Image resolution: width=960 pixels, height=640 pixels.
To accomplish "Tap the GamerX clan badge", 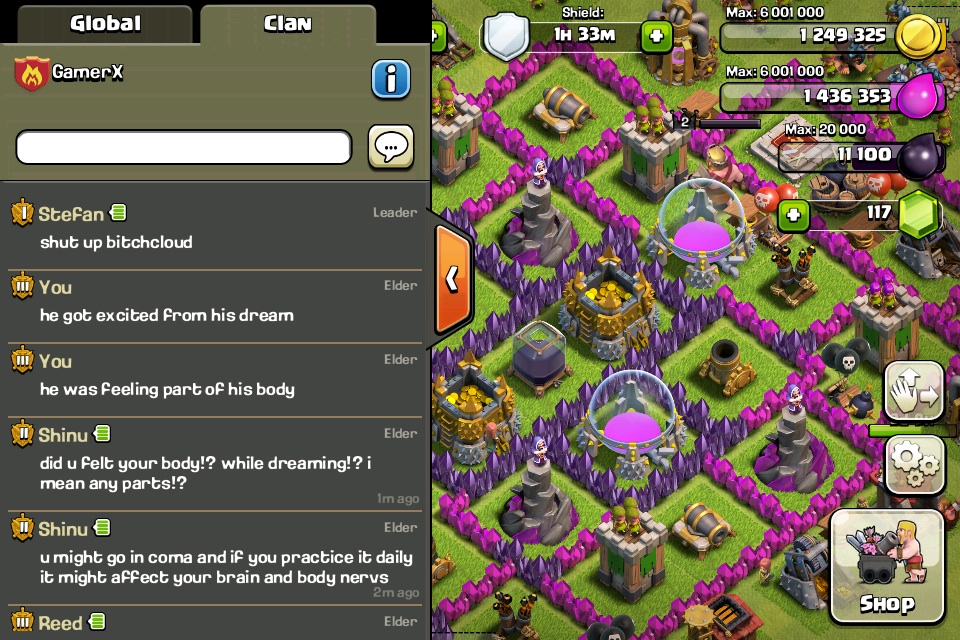I will [31, 75].
